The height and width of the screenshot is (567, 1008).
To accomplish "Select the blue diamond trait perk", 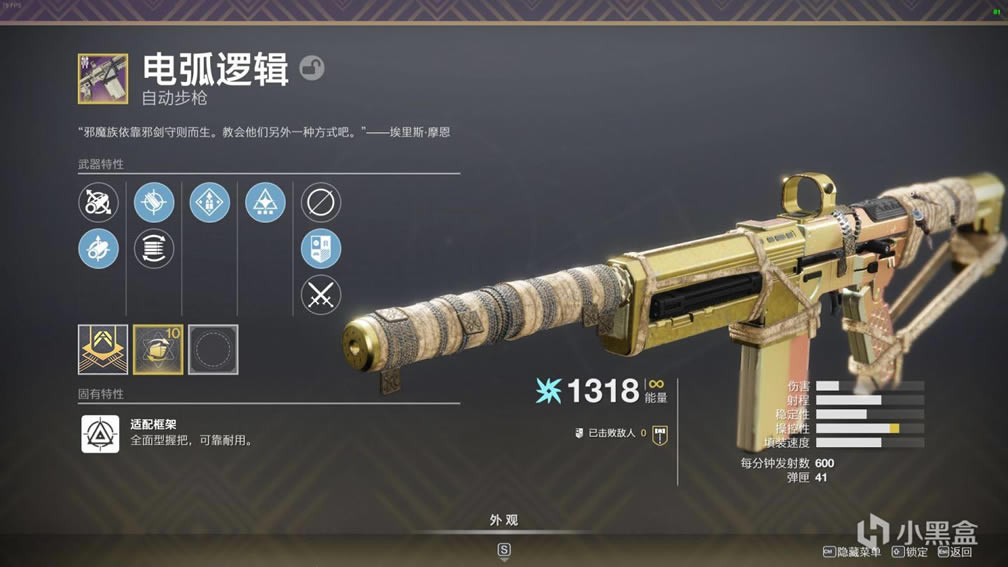I will point(210,203).
